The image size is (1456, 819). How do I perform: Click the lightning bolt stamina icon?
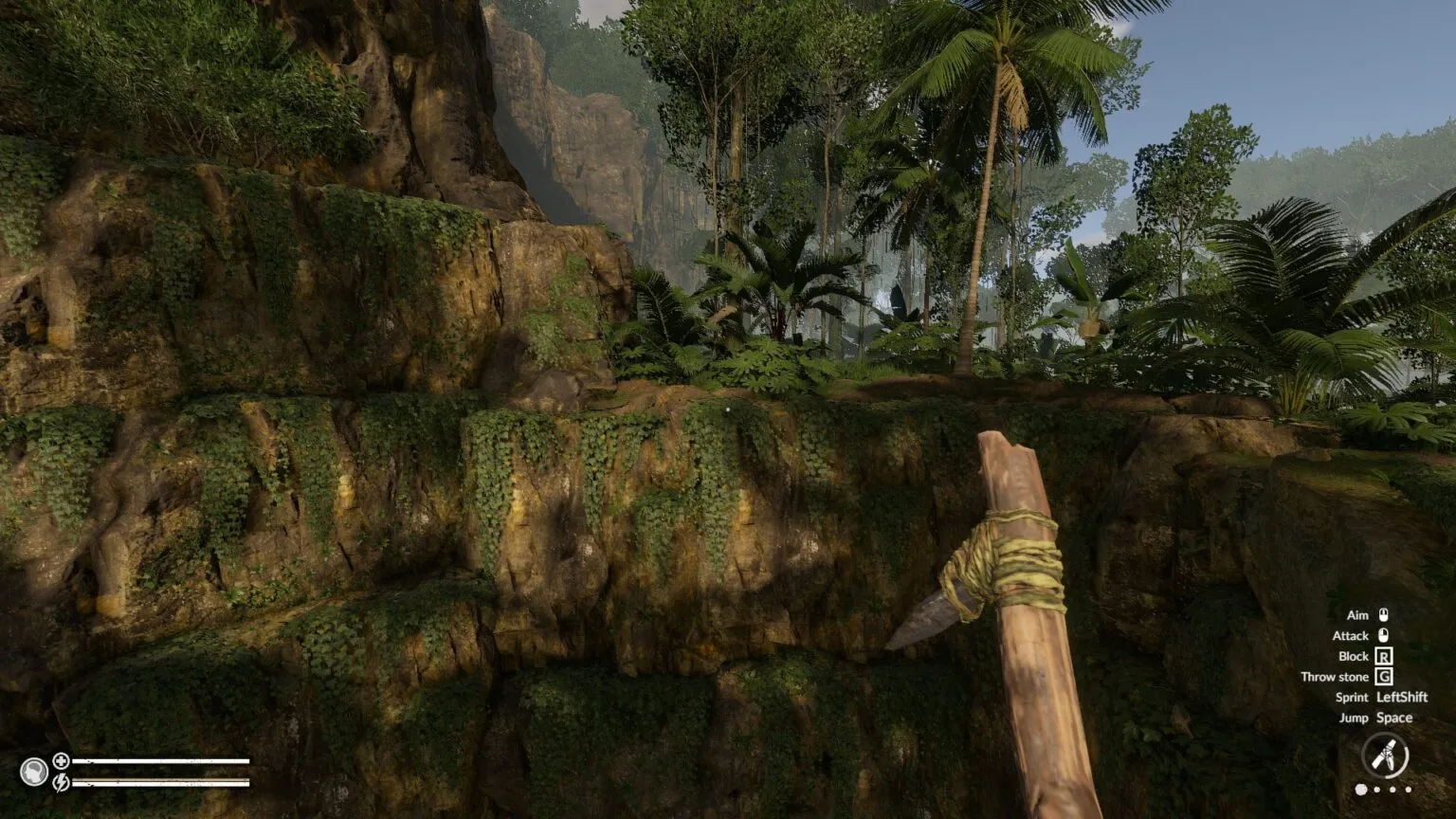[61, 782]
